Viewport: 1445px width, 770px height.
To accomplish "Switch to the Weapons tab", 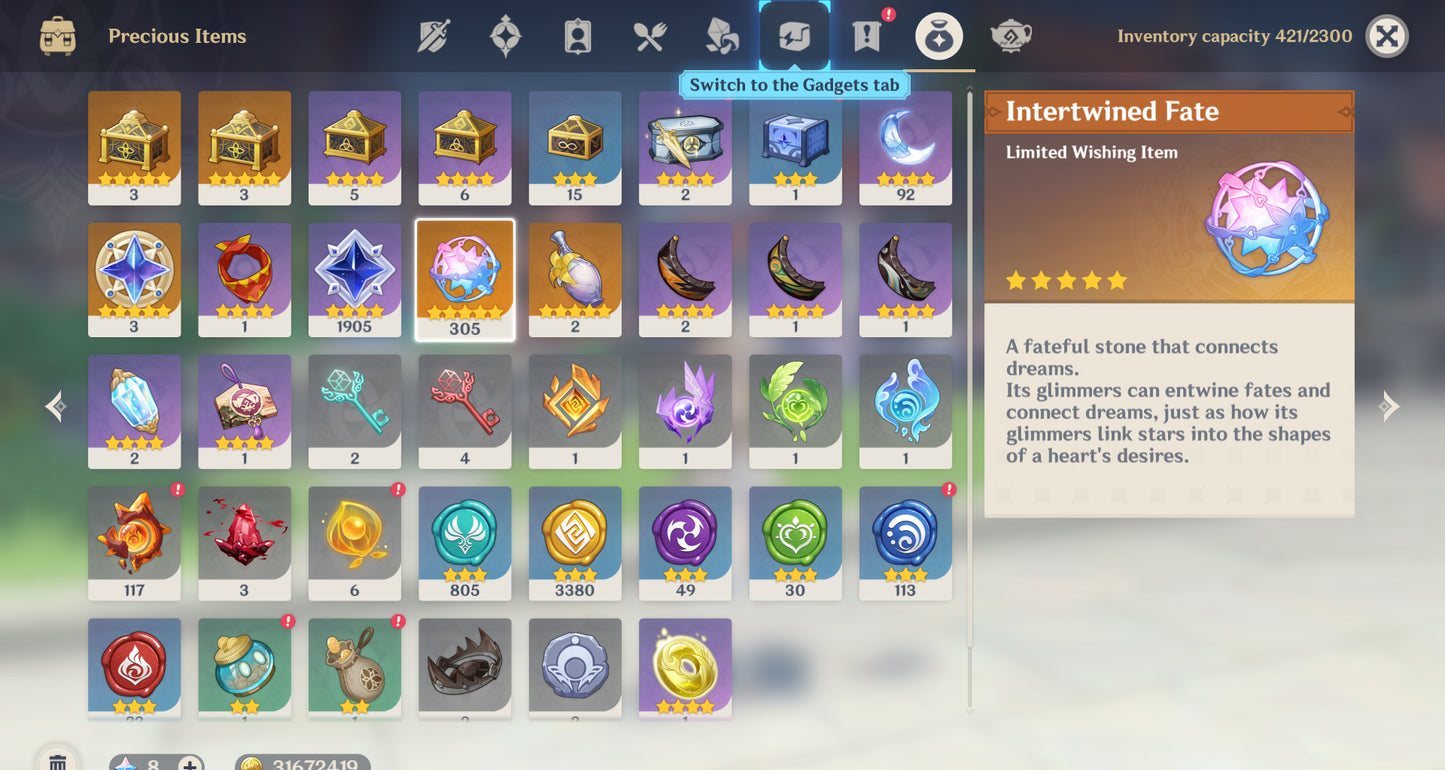I will pos(435,36).
